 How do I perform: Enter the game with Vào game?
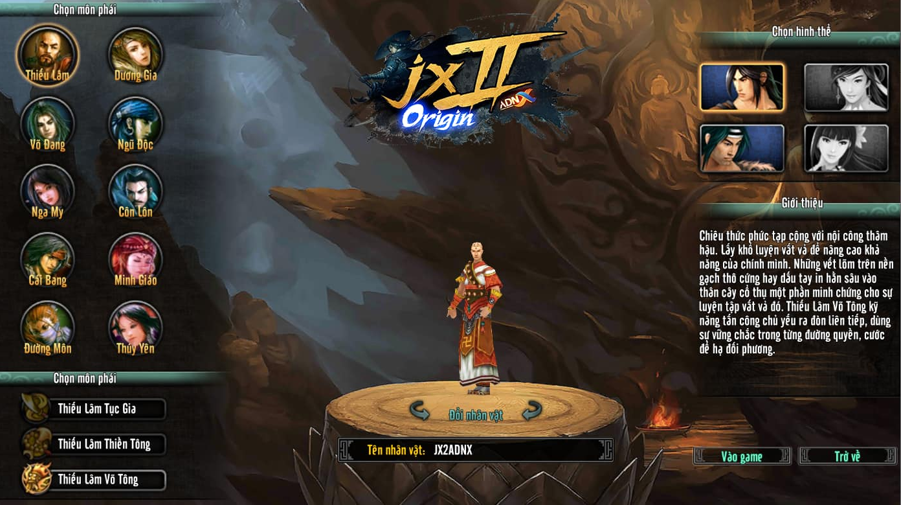coord(742,456)
